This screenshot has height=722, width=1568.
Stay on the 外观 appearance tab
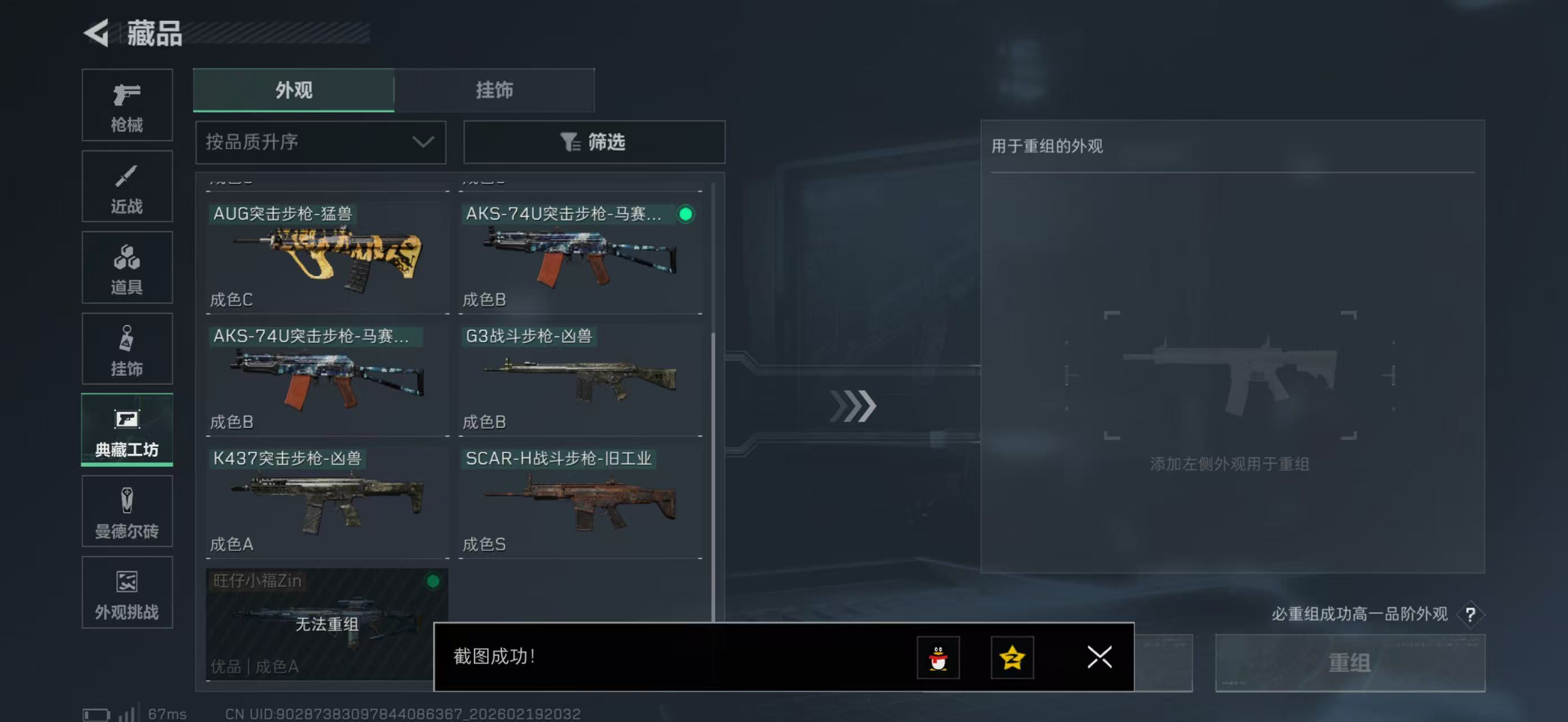[293, 90]
